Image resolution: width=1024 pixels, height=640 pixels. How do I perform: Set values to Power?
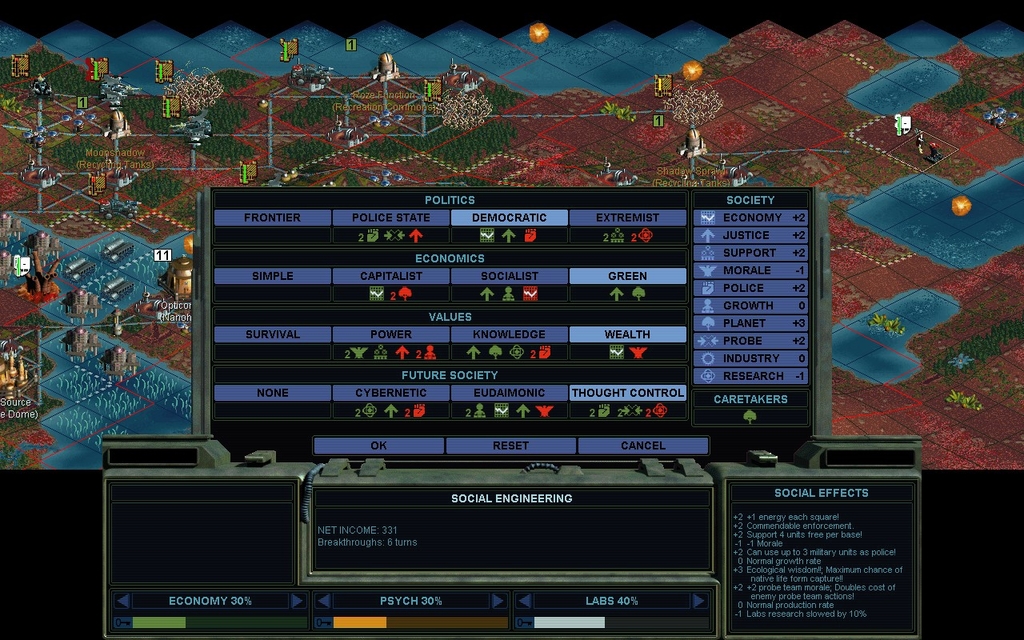click(391, 334)
